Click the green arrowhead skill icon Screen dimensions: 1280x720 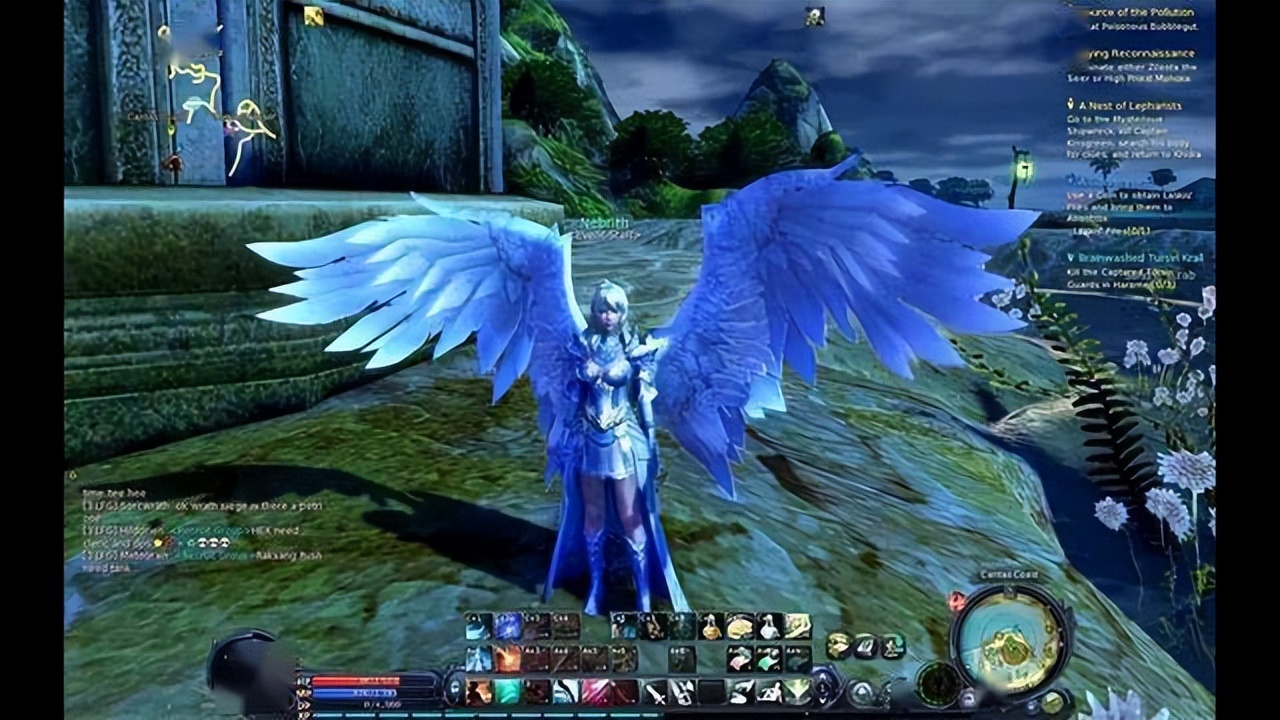[797, 691]
